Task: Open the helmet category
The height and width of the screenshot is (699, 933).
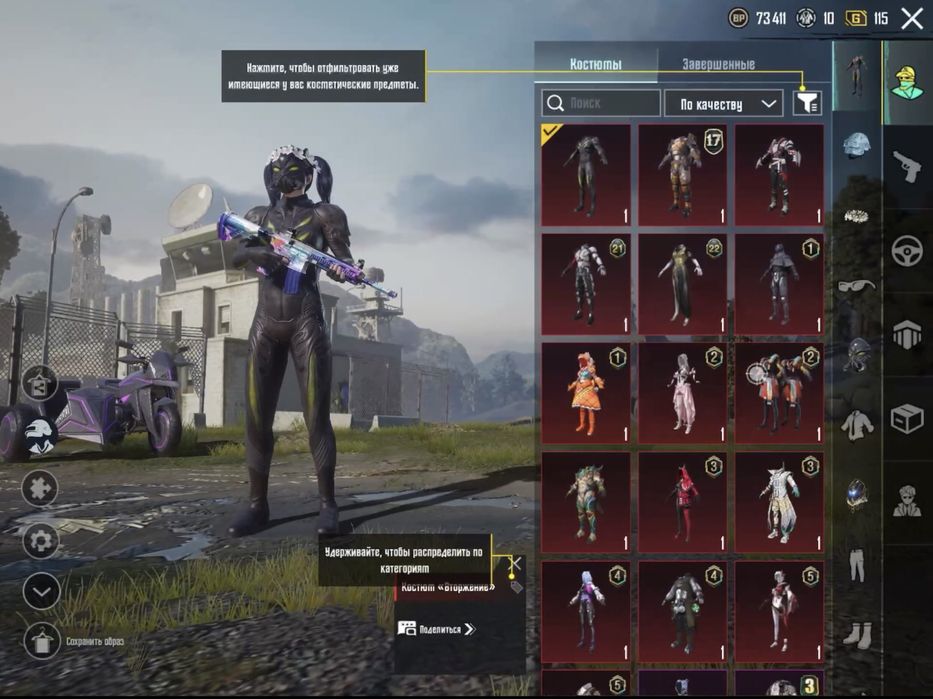Action: (857, 146)
